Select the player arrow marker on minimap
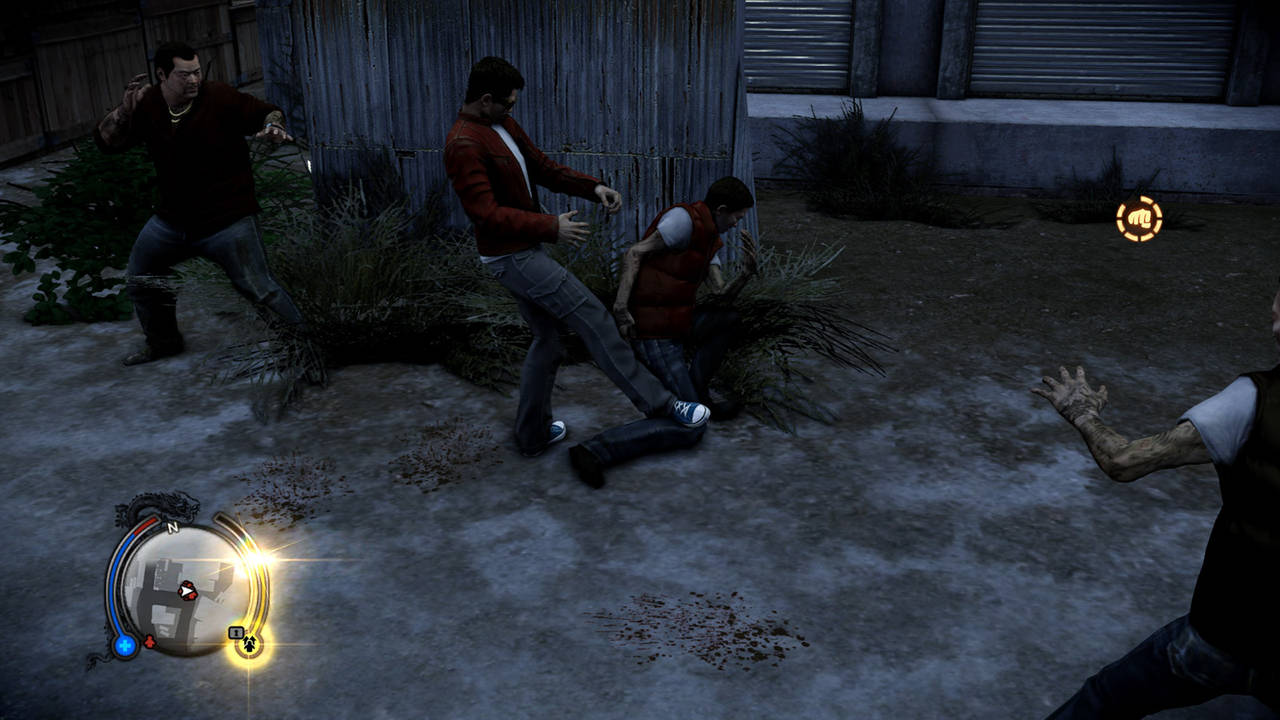 187,591
